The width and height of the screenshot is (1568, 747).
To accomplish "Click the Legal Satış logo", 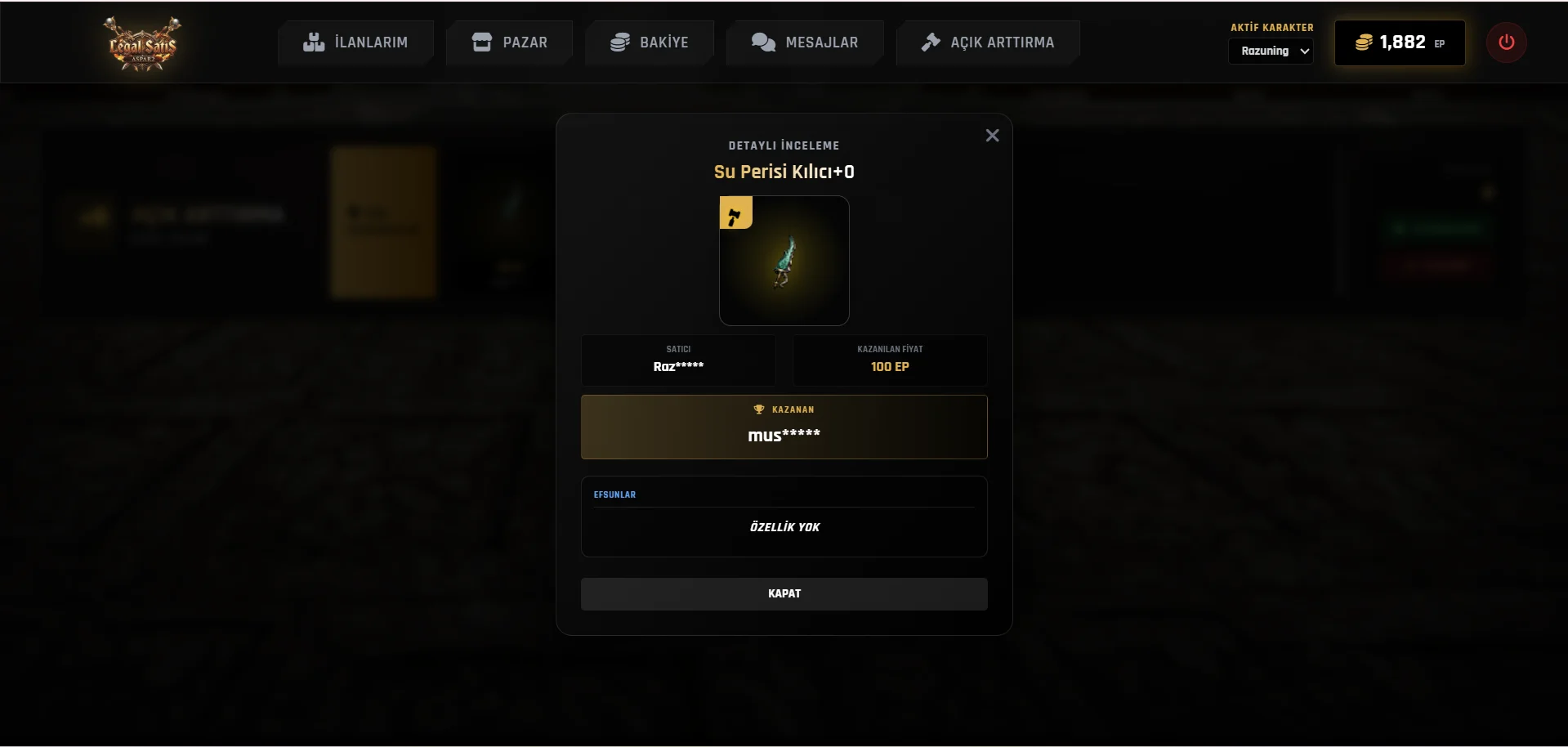I will point(143,43).
